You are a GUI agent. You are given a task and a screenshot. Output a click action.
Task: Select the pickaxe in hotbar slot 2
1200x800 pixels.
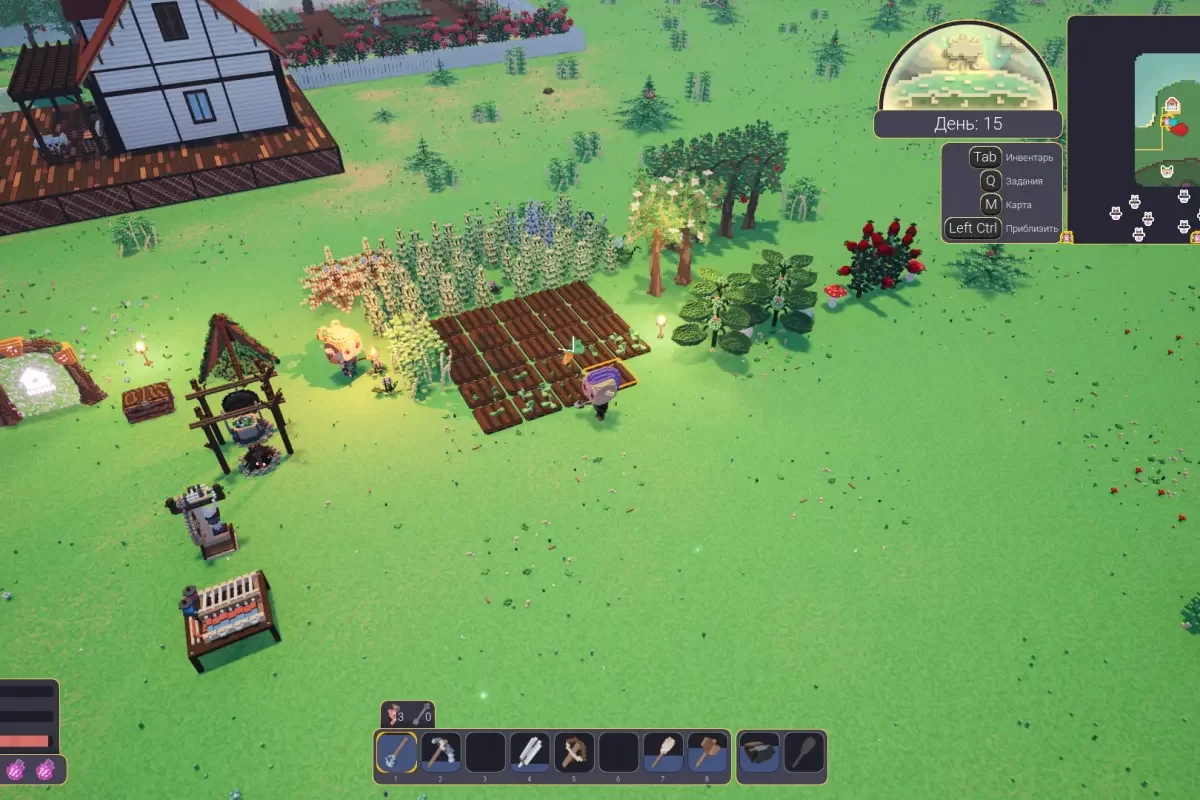pyautogui.click(x=441, y=752)
